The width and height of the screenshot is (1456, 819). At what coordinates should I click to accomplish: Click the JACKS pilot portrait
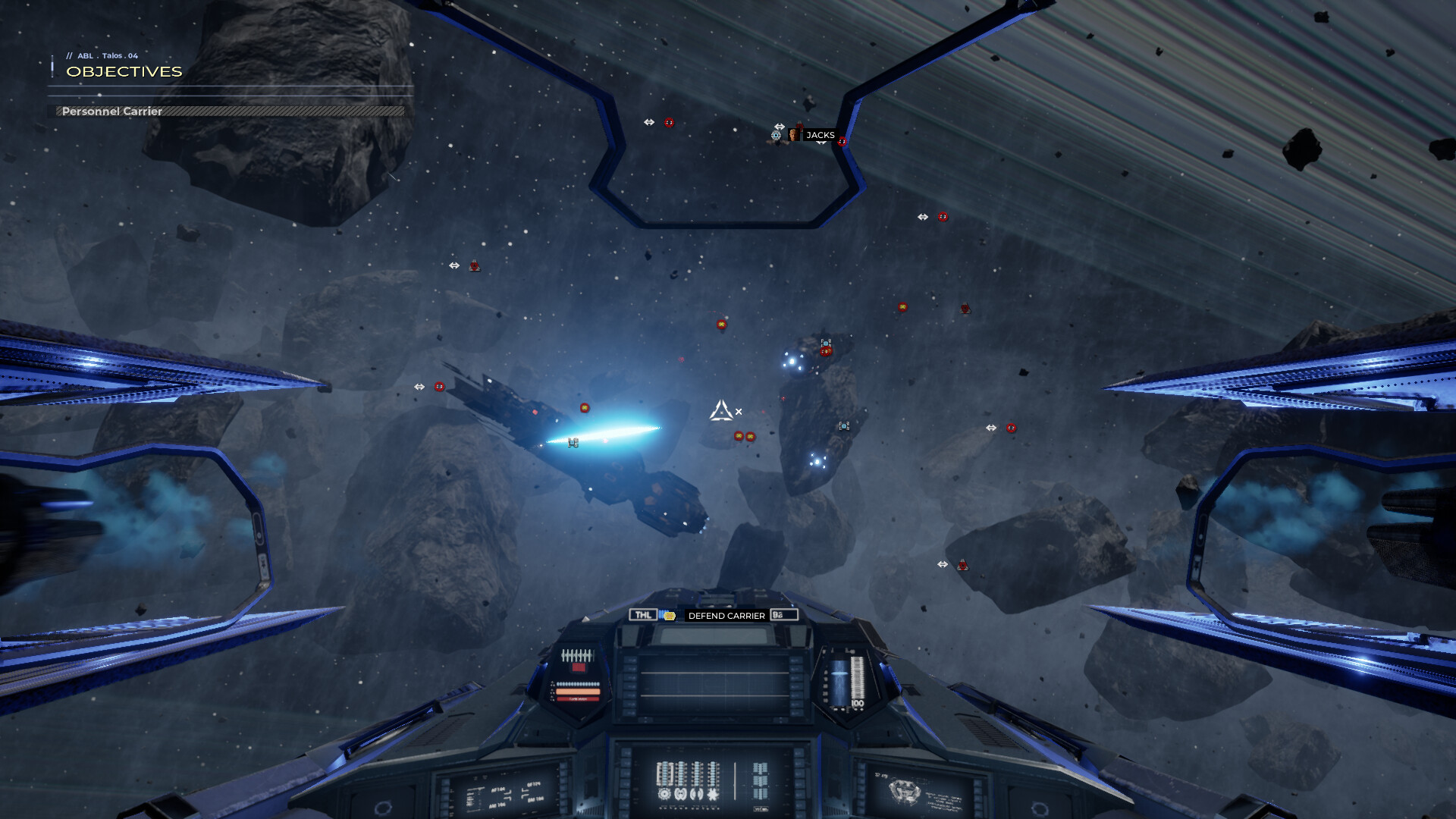pos(794,135)
